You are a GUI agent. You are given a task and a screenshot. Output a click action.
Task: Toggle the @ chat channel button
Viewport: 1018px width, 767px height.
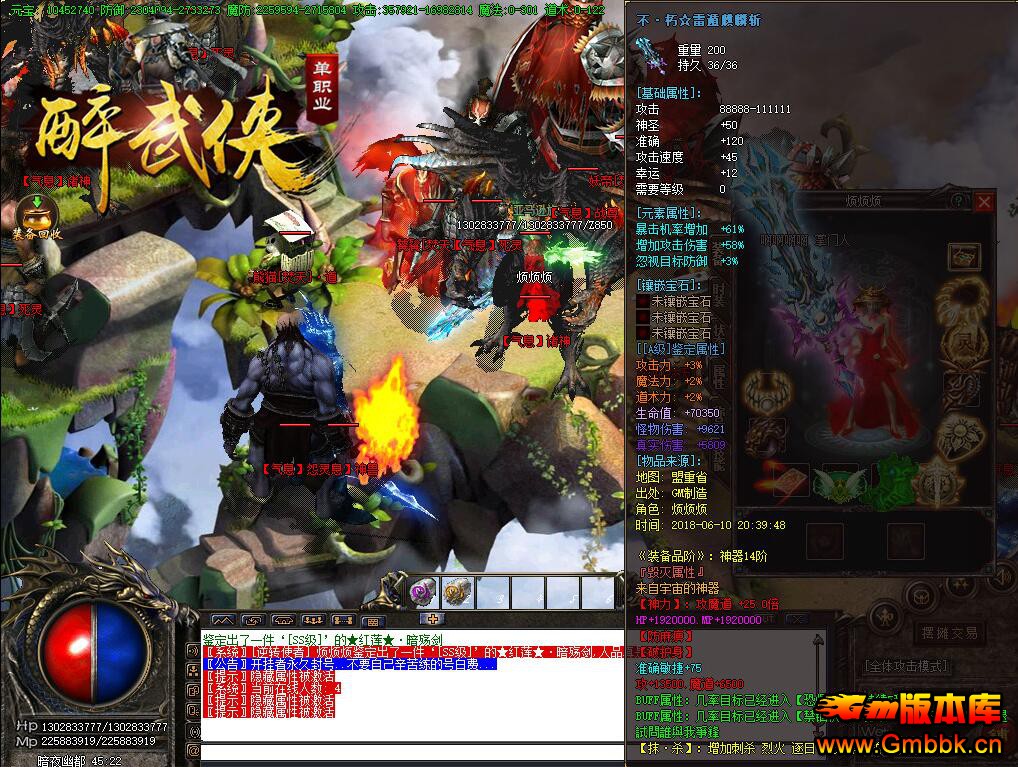pos(193,750)
